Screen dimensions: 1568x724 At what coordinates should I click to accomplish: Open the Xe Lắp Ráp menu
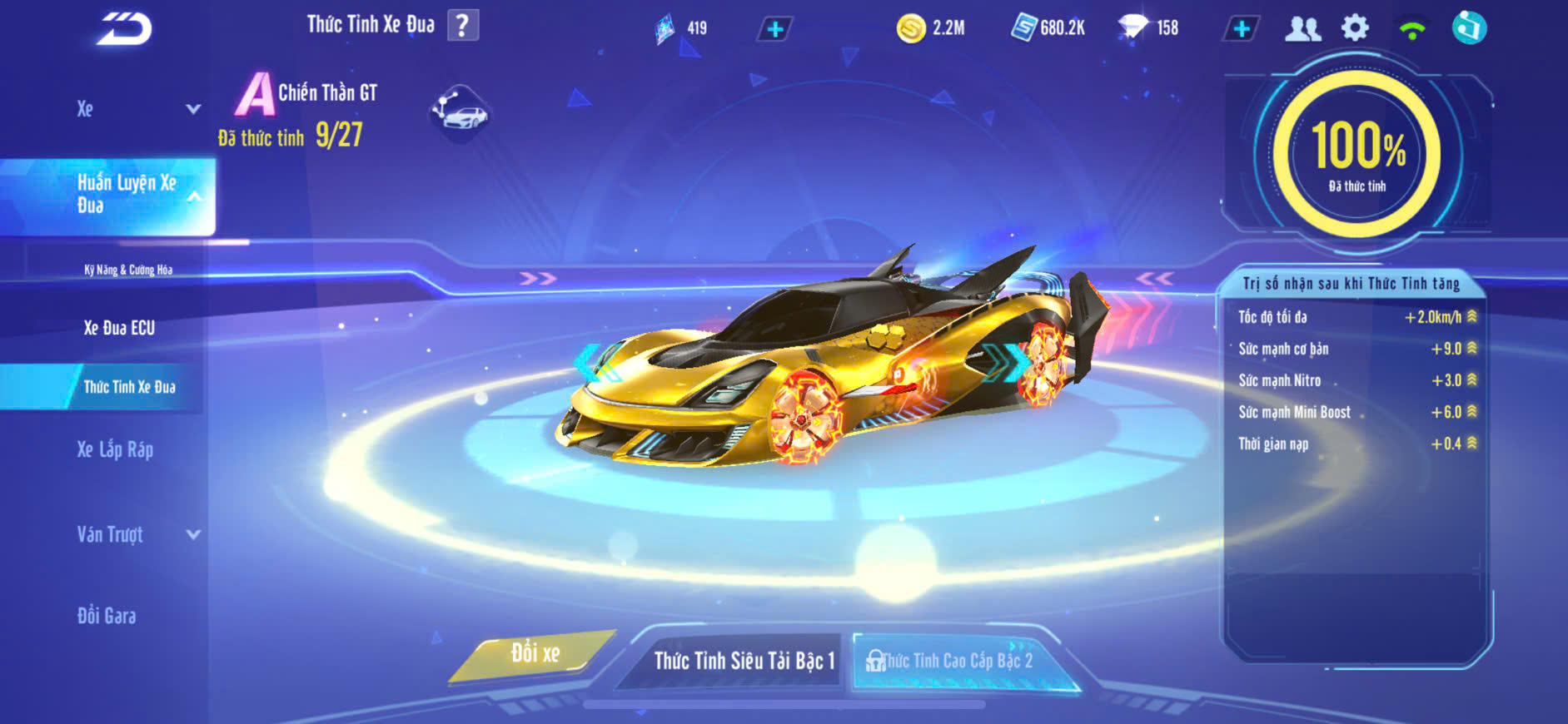(115, 450)
